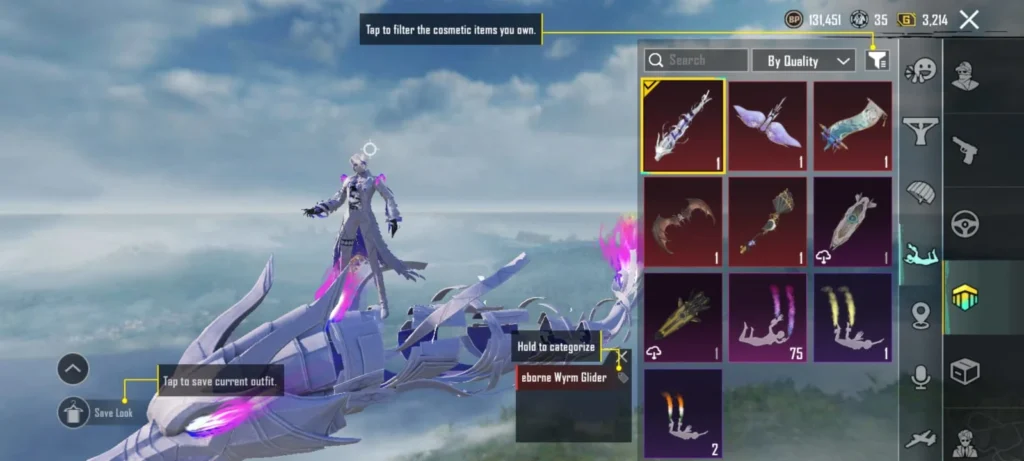Select the broomstick glider item
The image size is (1024, 461).
[x=767, y=221]
